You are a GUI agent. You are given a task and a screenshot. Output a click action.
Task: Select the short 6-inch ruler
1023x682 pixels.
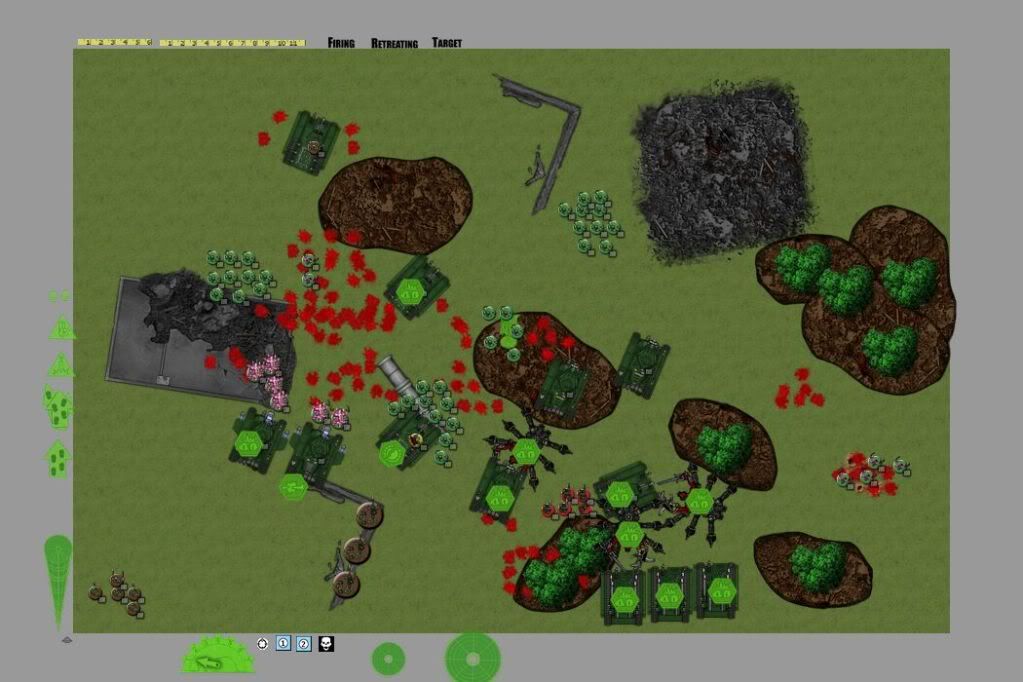[114, 43]
